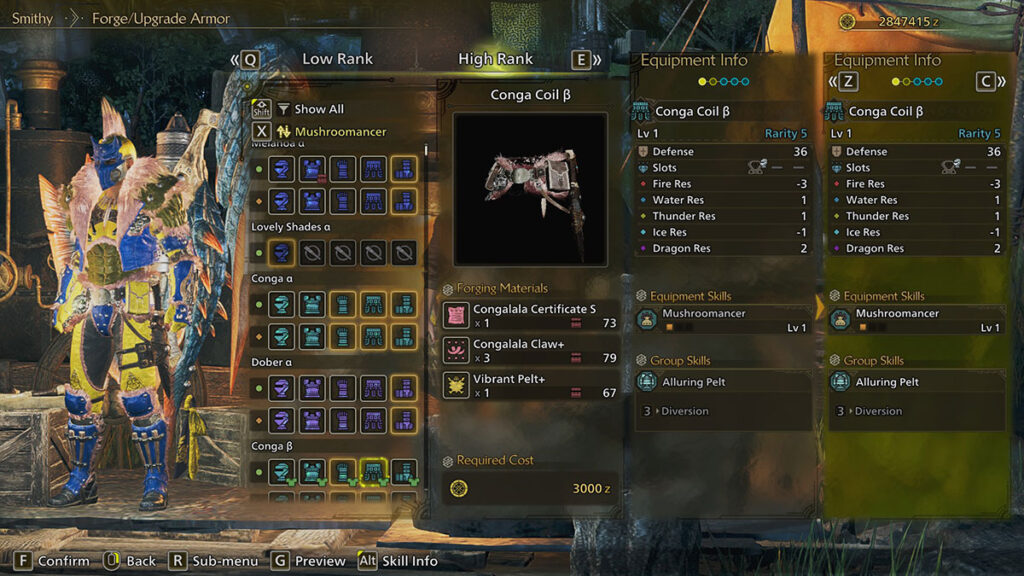Select the Mushroomancer skill filter

(340, 131)
